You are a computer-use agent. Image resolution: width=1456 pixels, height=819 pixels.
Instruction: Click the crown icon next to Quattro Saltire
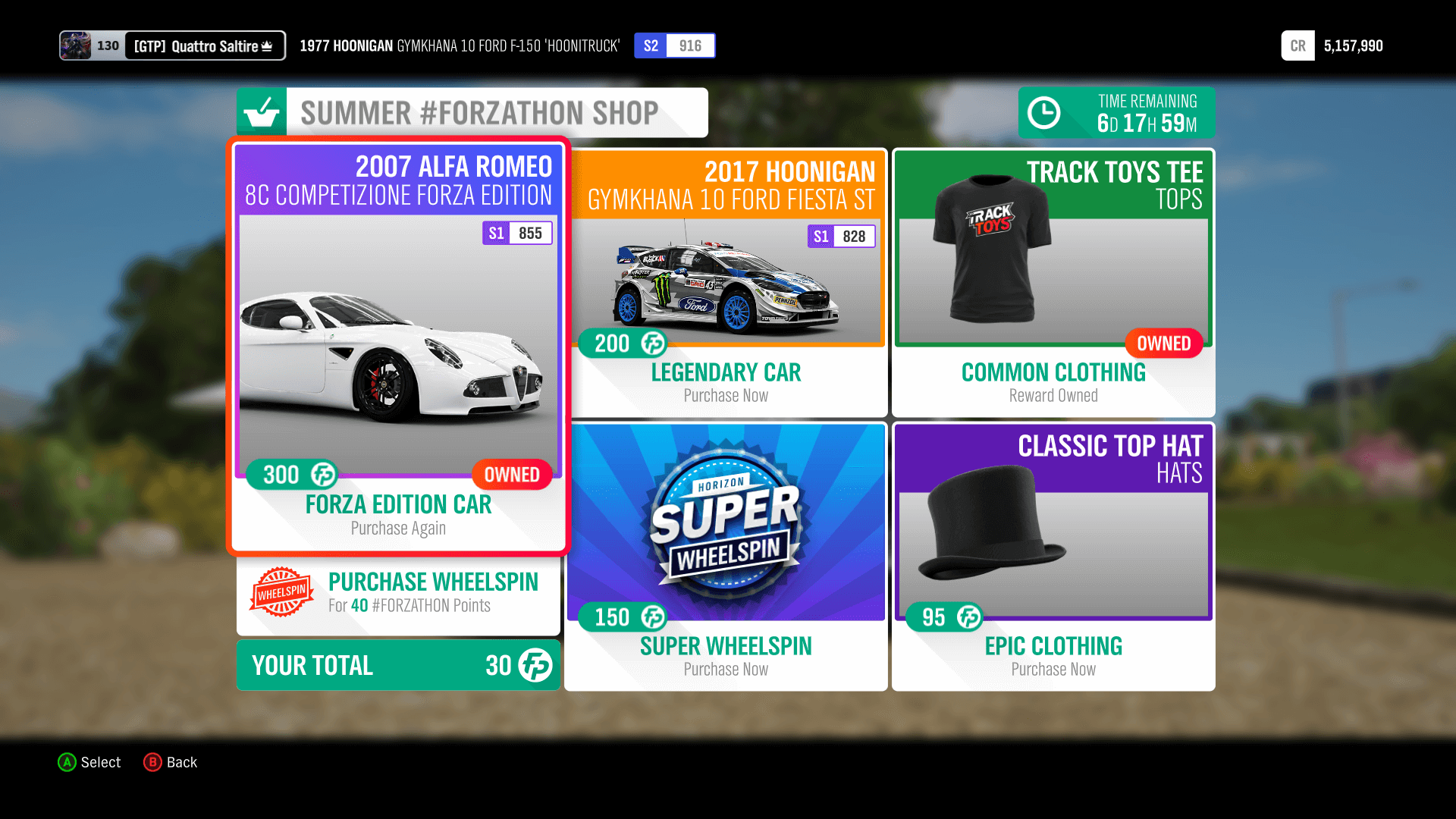265,45
